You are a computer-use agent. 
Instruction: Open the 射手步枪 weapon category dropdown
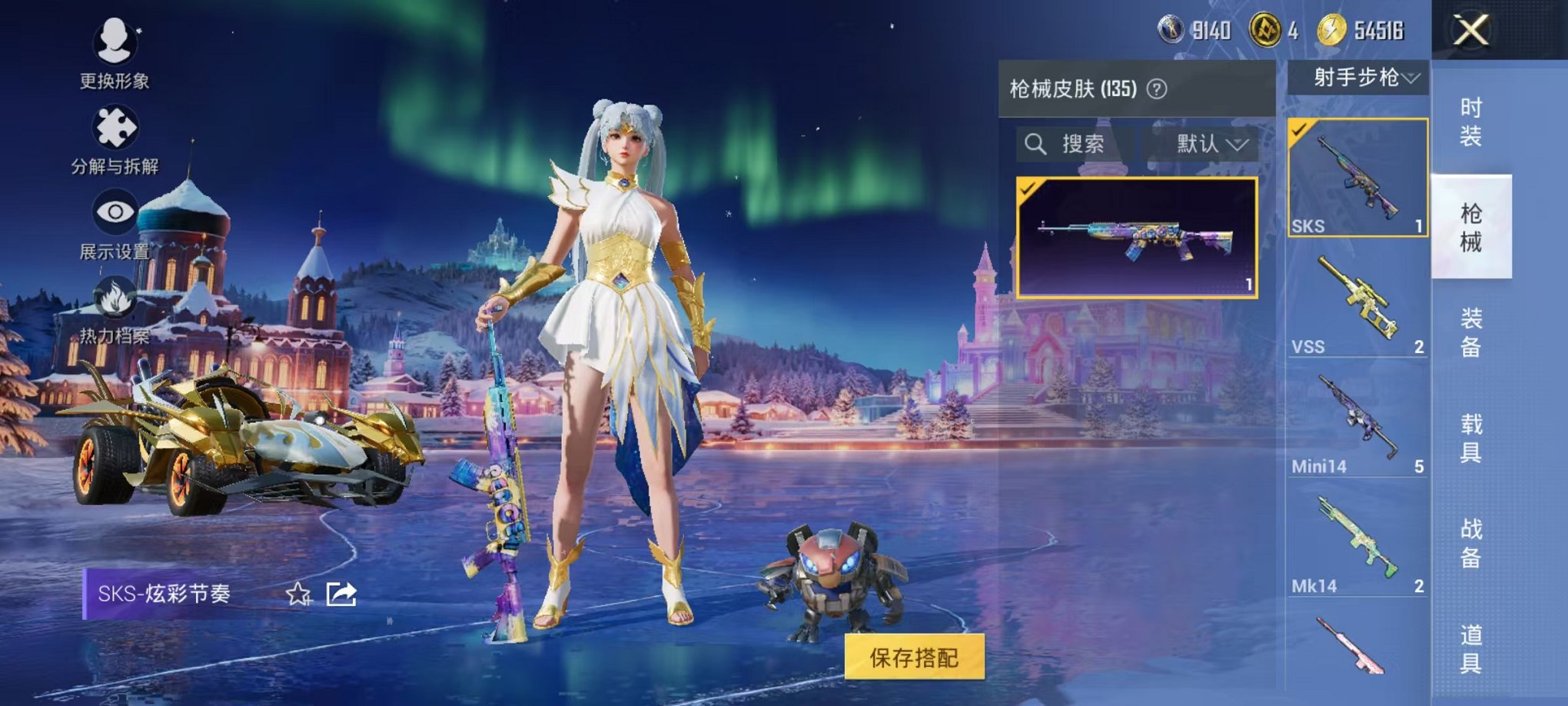point(1357,77)
